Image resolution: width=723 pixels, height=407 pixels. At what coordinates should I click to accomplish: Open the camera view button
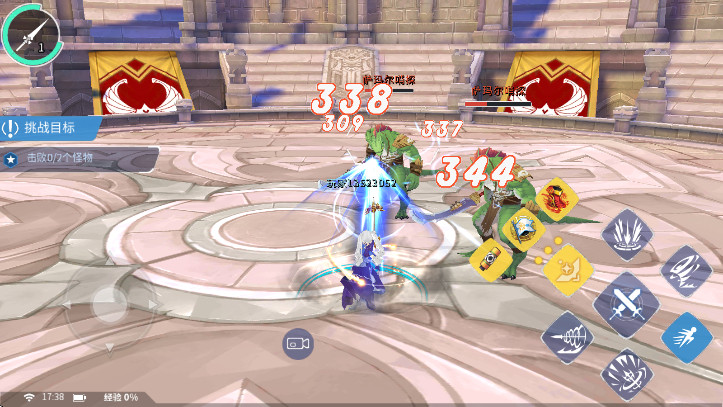pos(297,343)
